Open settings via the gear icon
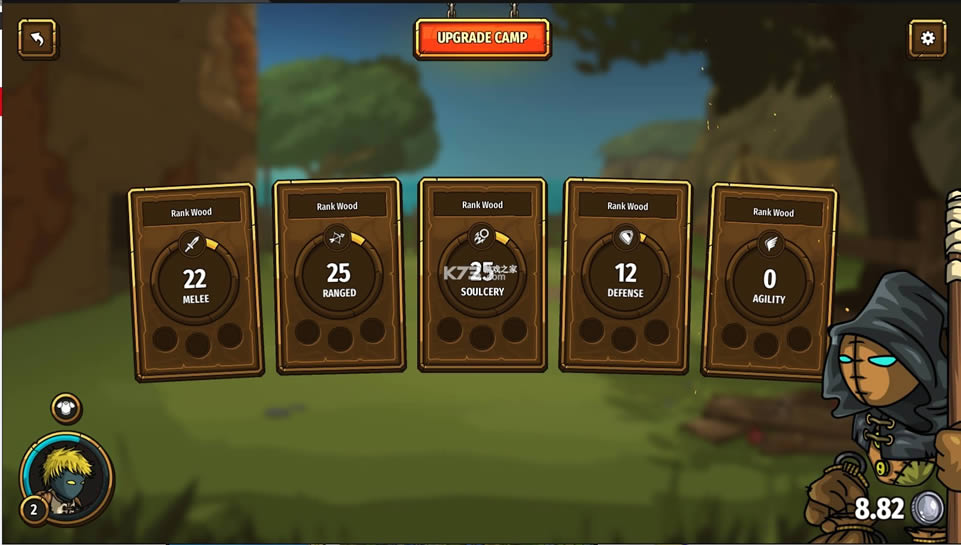Screen dimensions: 961x545 tap(927, 39)
